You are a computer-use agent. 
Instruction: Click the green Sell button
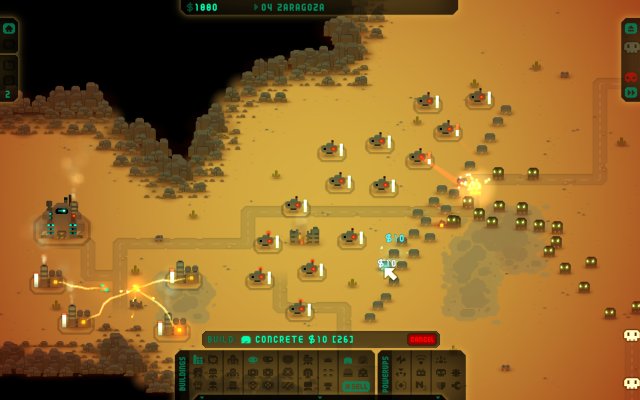356,386
